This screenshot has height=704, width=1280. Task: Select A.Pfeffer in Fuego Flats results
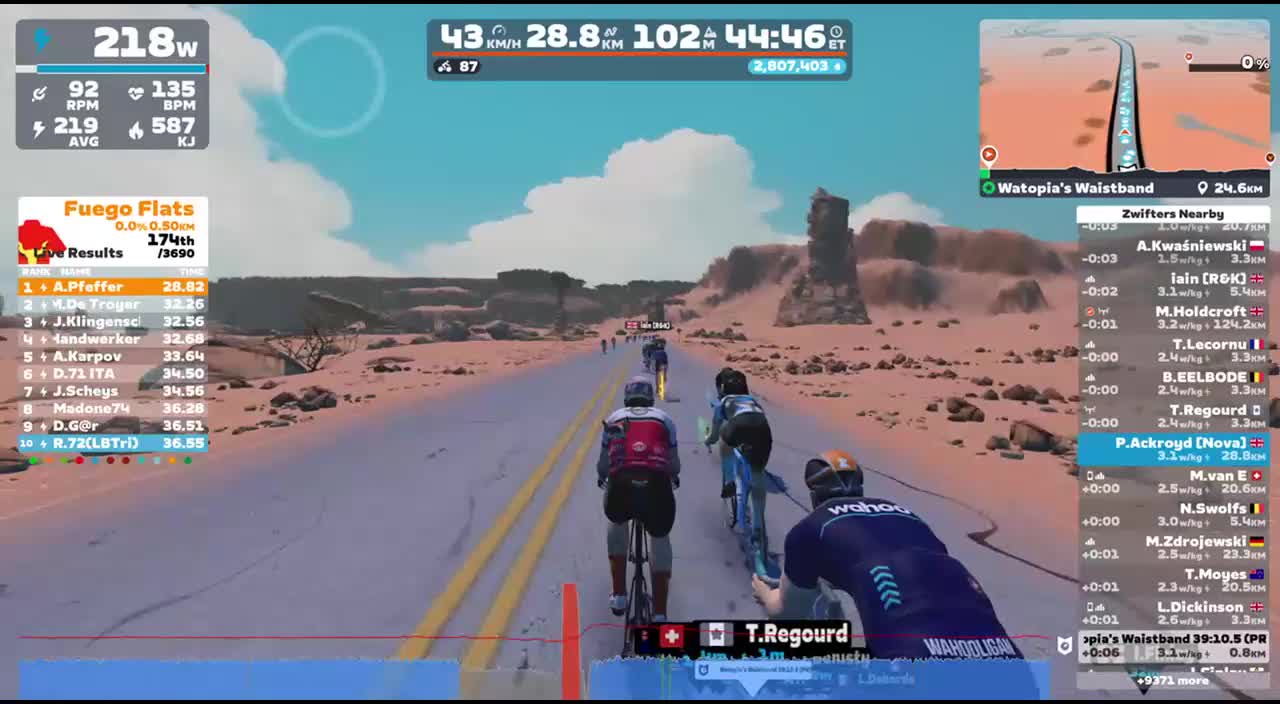112,287
